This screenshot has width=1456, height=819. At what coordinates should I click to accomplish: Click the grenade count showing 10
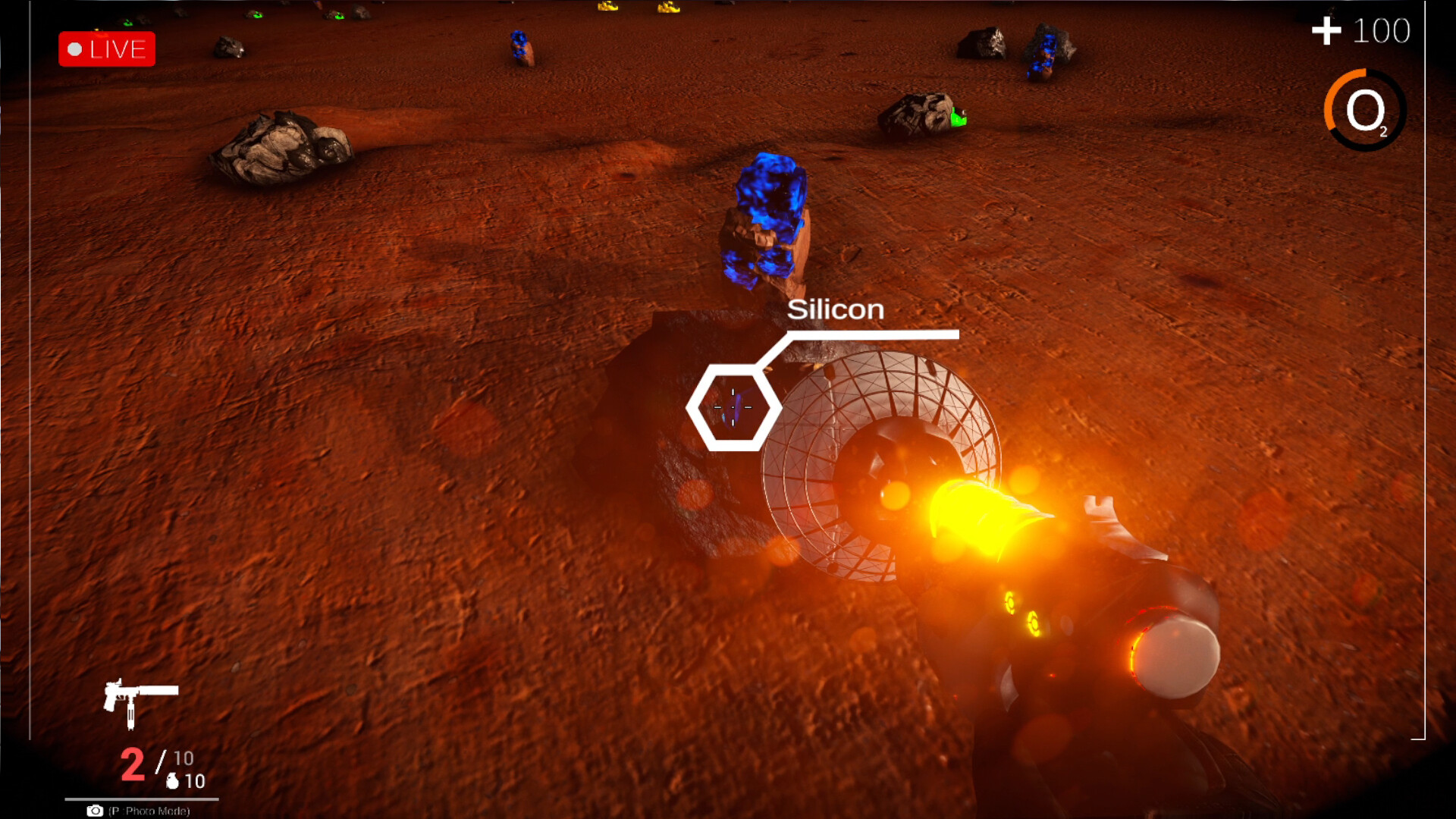click(194, 781)
